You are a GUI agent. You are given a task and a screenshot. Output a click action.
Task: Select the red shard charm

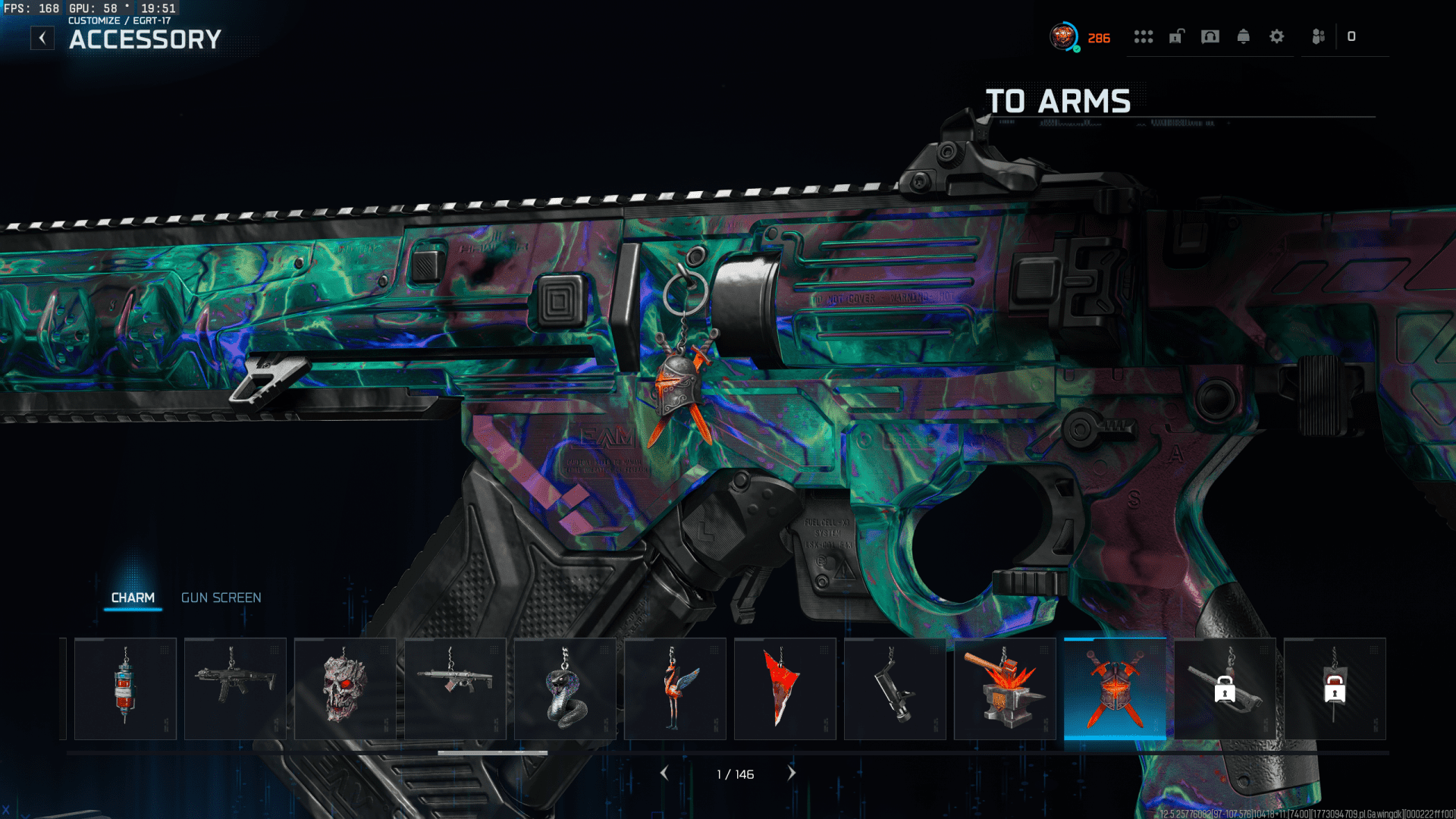(x=785, y=689)
